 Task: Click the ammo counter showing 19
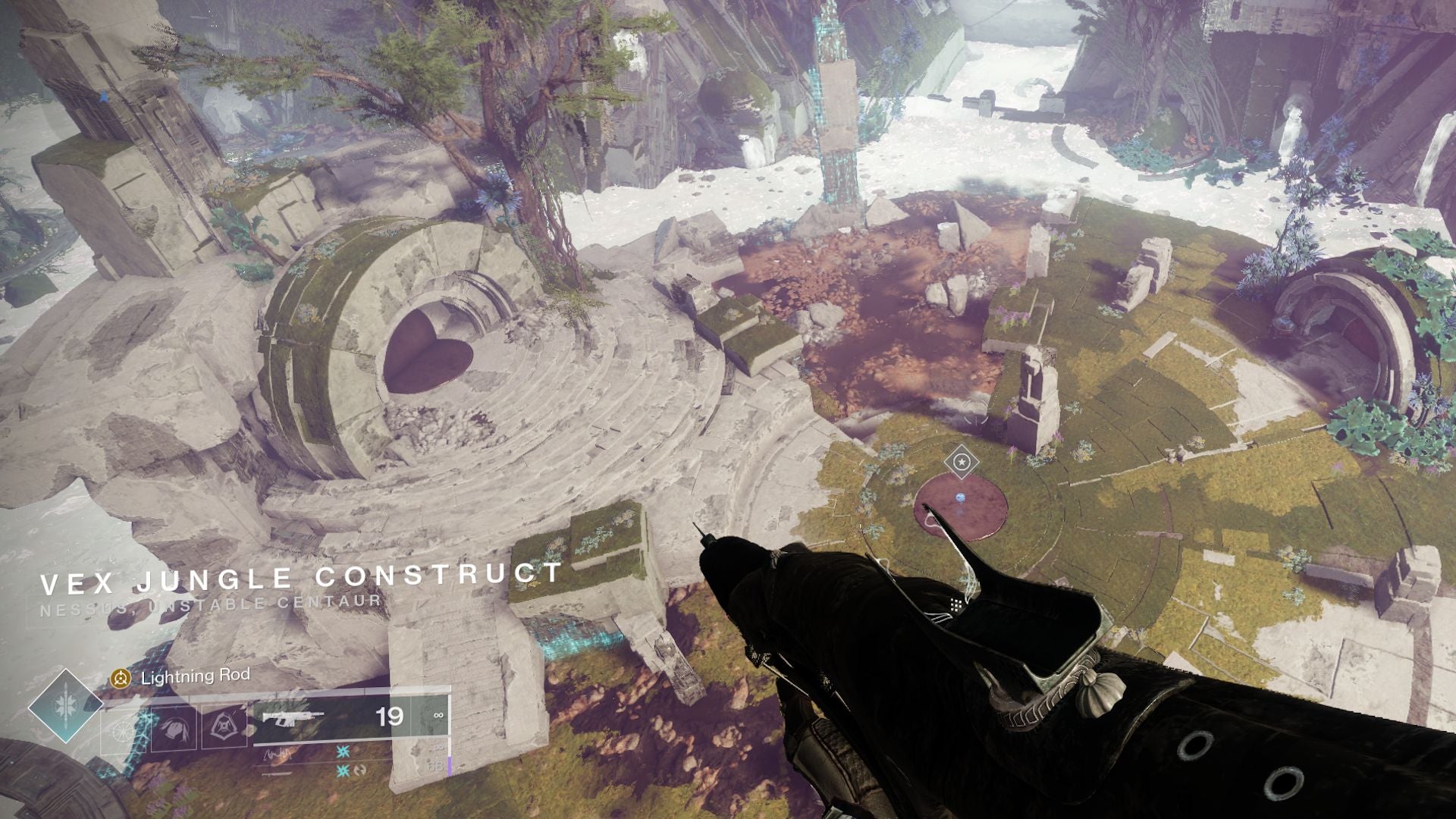[389, 715]
